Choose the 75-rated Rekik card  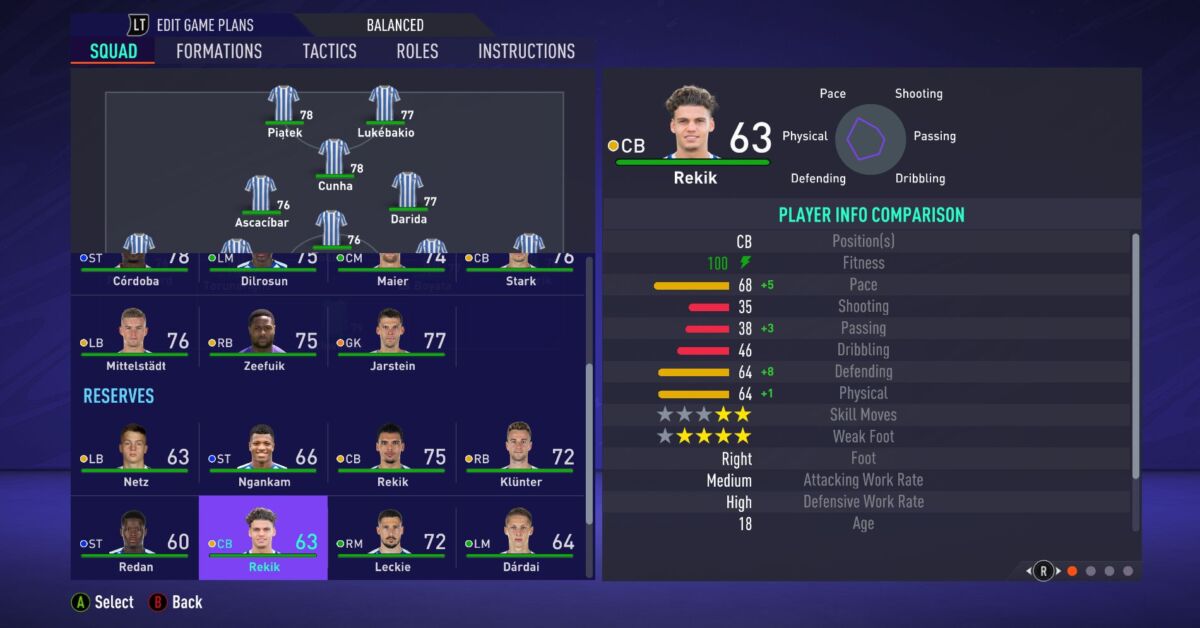pyautogui.click(x=391, y=454)
